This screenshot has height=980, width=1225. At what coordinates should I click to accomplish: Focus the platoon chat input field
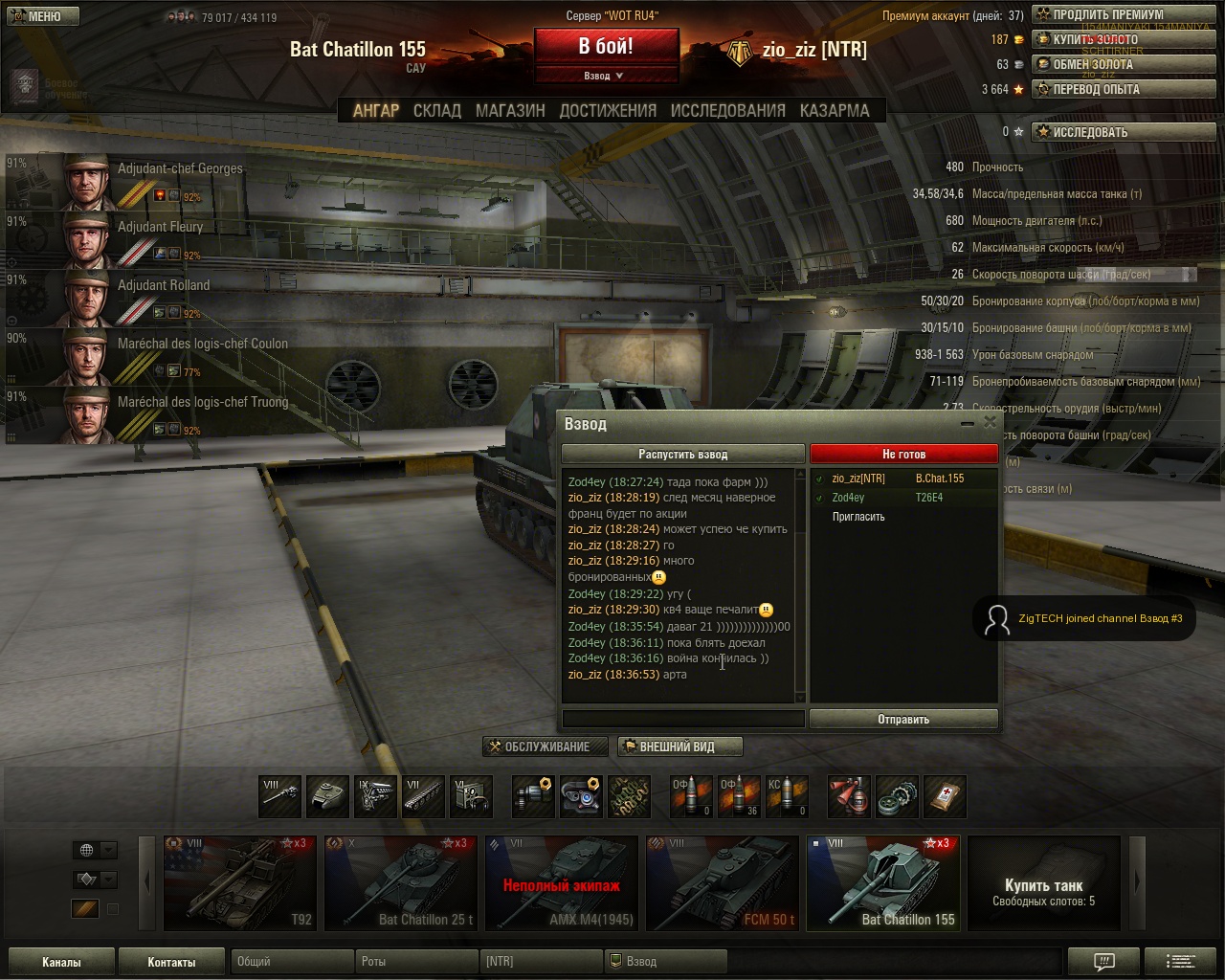[x=682, y=720]
